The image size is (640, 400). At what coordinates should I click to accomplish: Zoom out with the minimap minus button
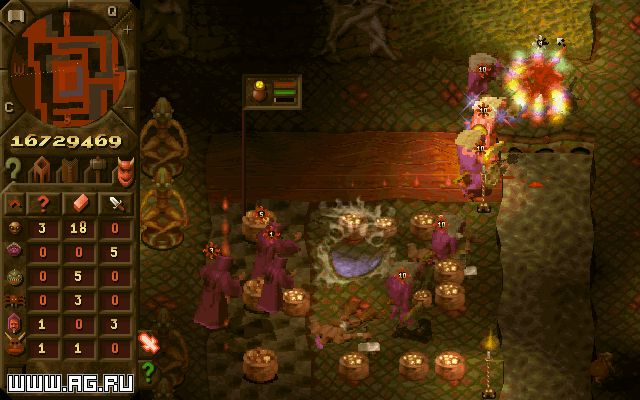(x=127, y=101)
